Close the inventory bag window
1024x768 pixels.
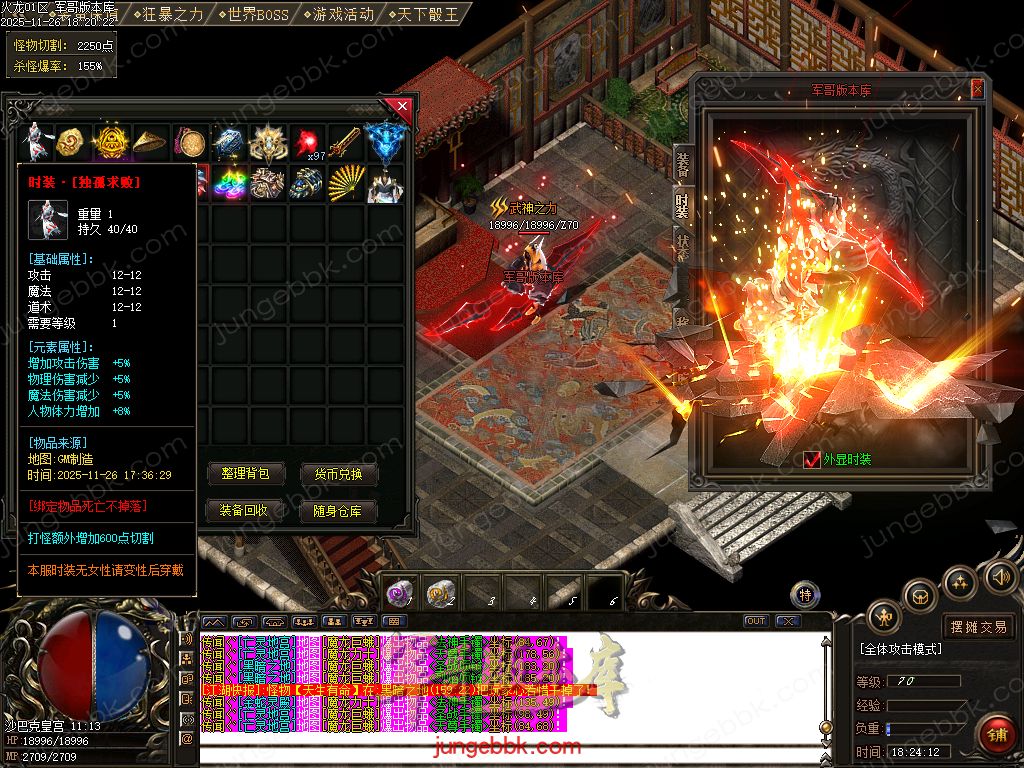coord(402,105)
